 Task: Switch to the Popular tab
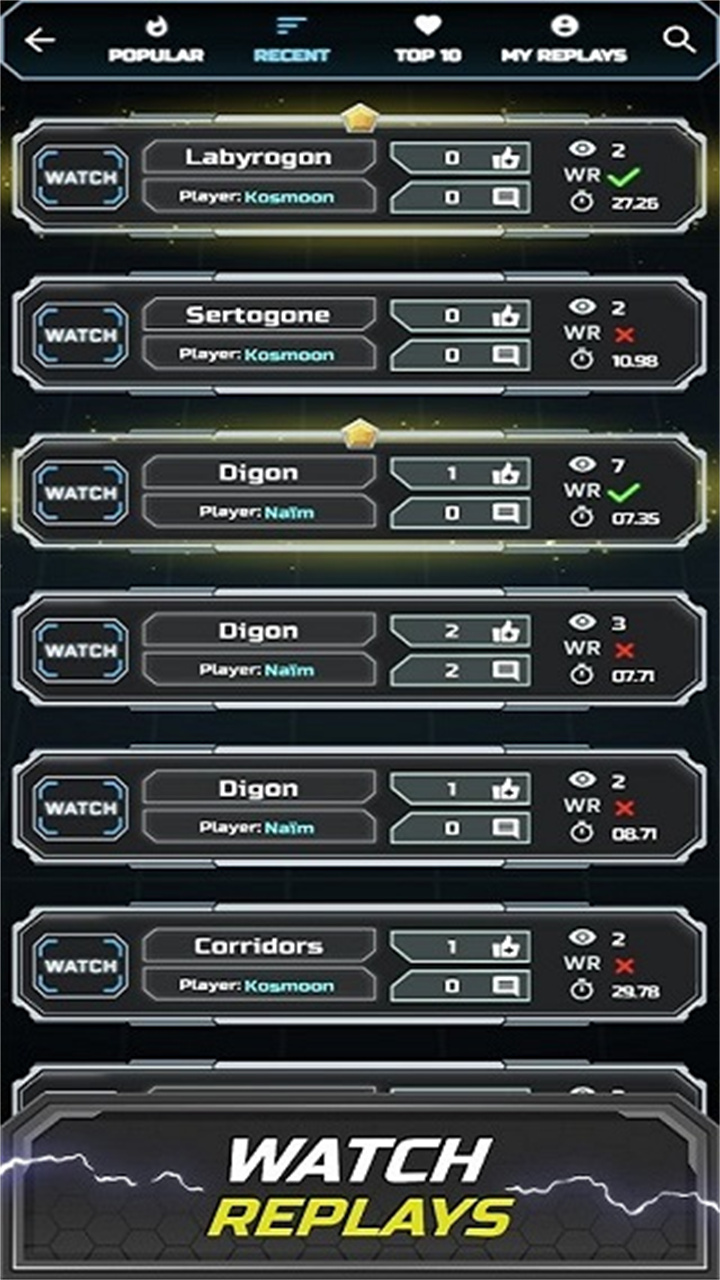[x=156, y=40]
